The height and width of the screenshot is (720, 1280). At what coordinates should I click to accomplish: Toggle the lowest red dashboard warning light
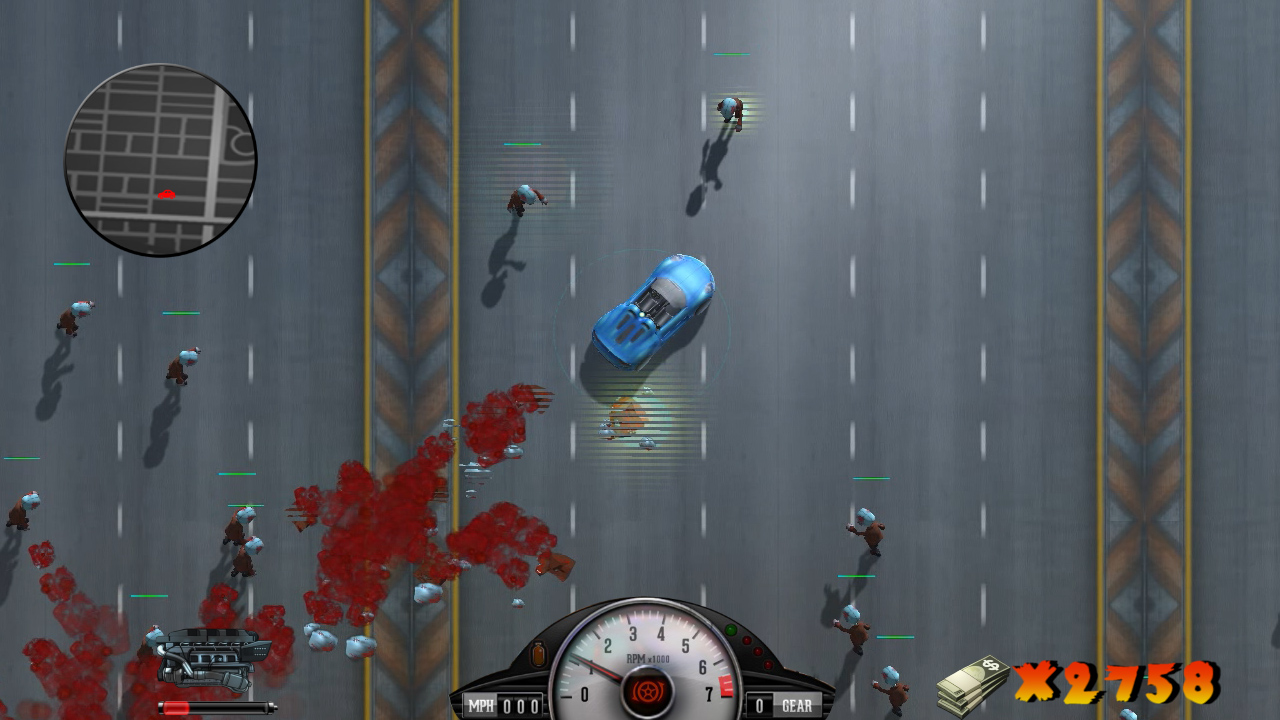click(x=768, y=664)
